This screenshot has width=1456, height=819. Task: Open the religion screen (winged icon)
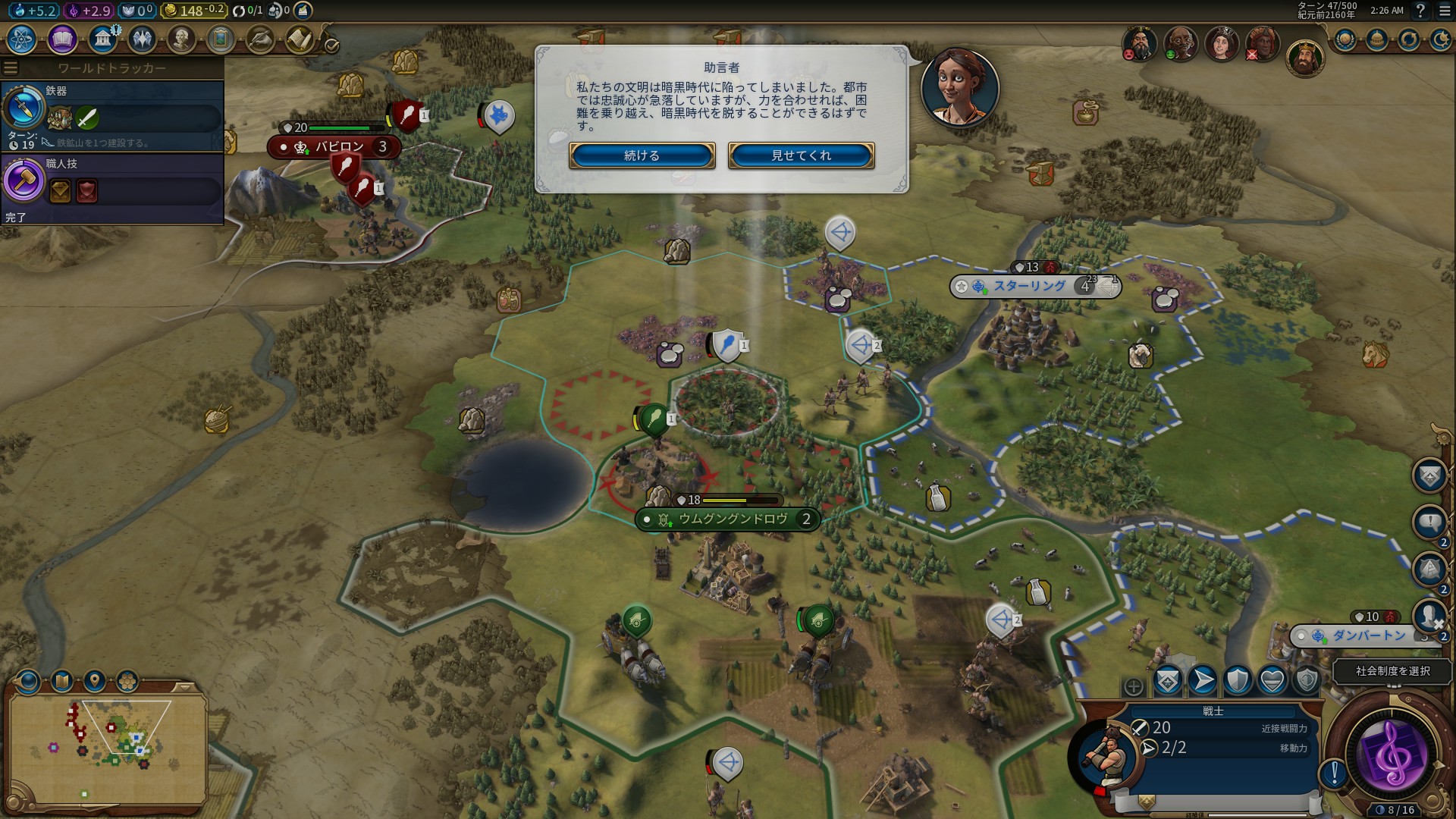pyautogui.click(x=142, y=39)
